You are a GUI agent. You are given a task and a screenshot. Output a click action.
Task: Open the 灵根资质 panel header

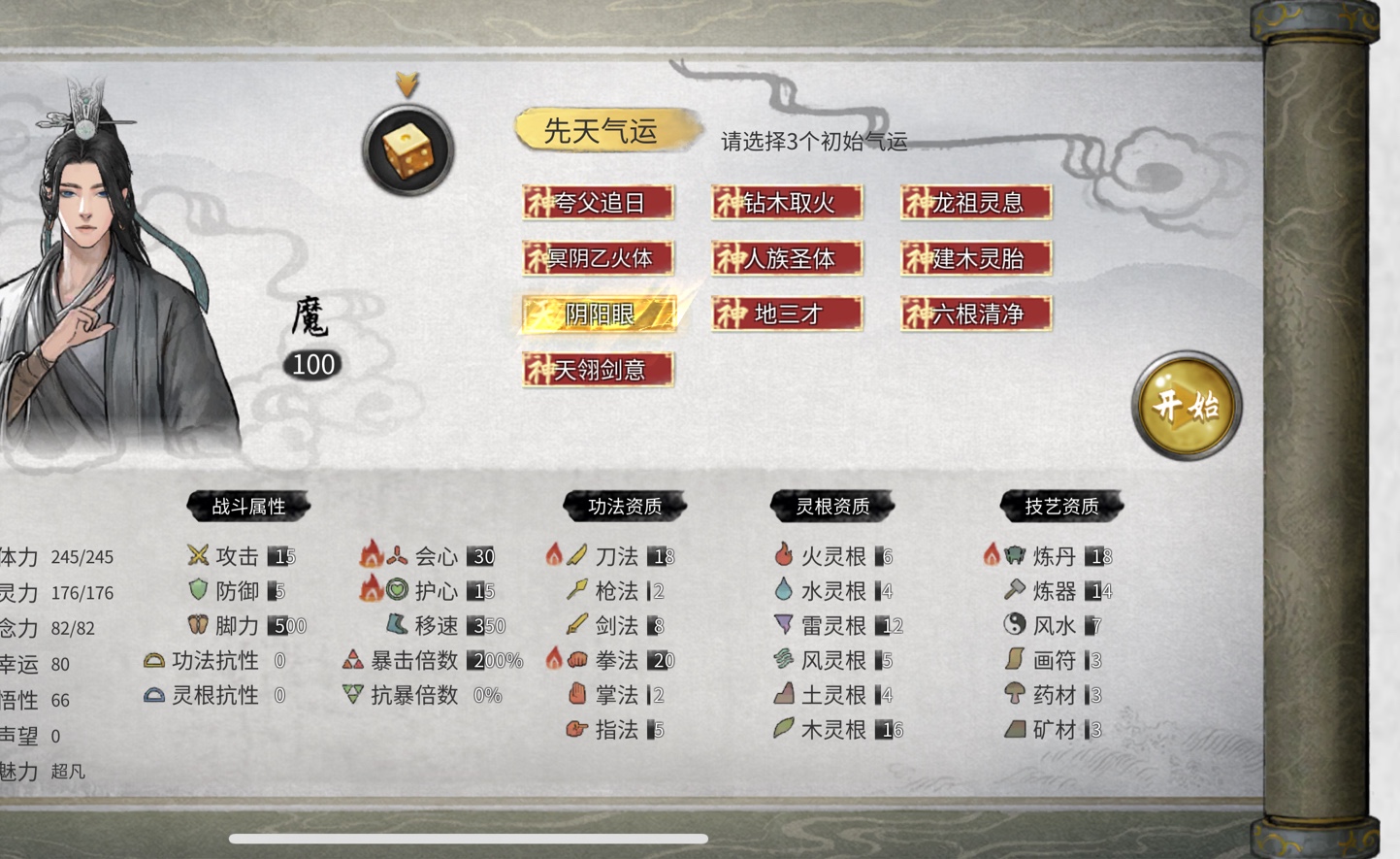(831, 506)
